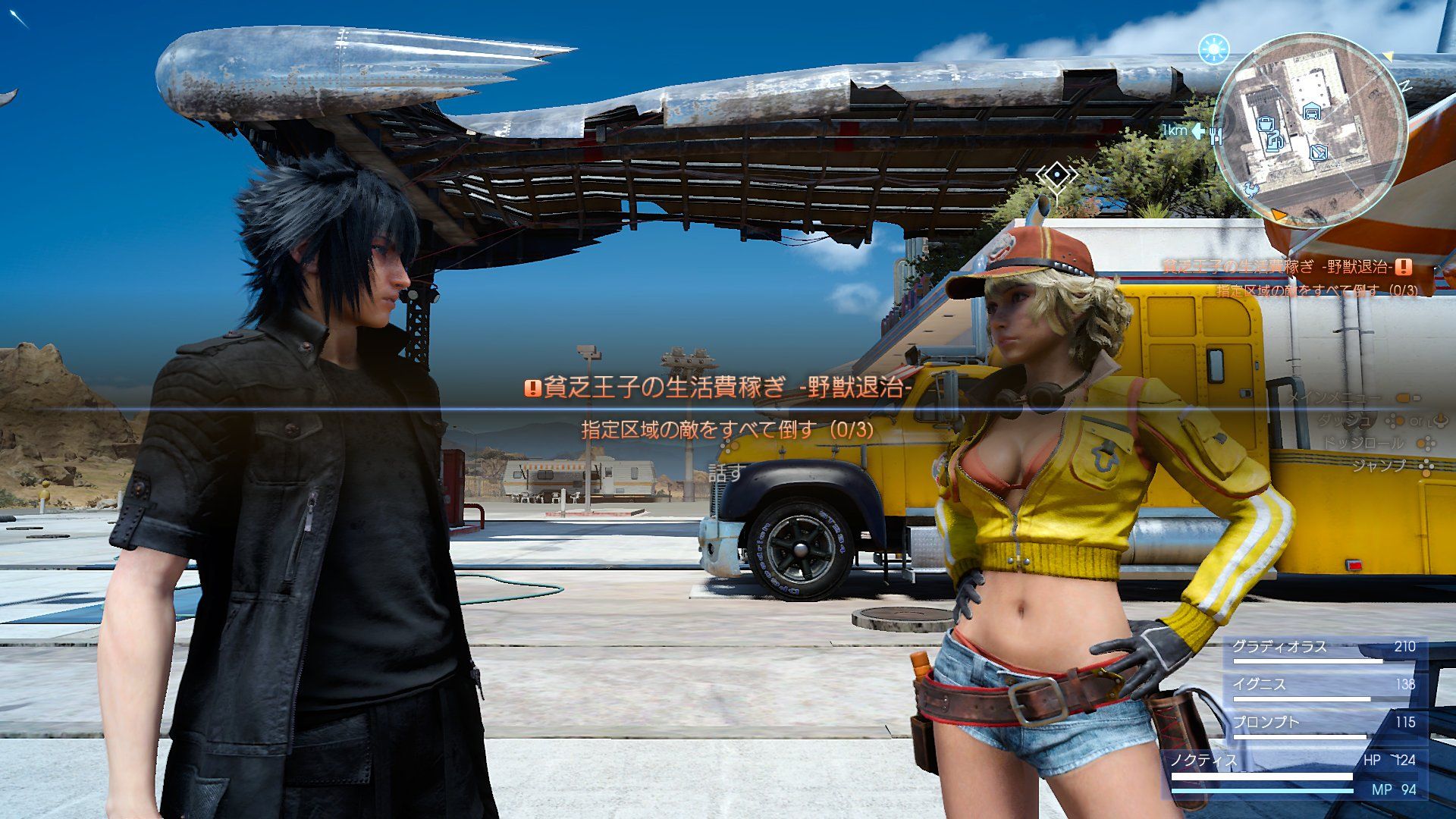Click the chocobo icon on the minimap

(1252, 190)
